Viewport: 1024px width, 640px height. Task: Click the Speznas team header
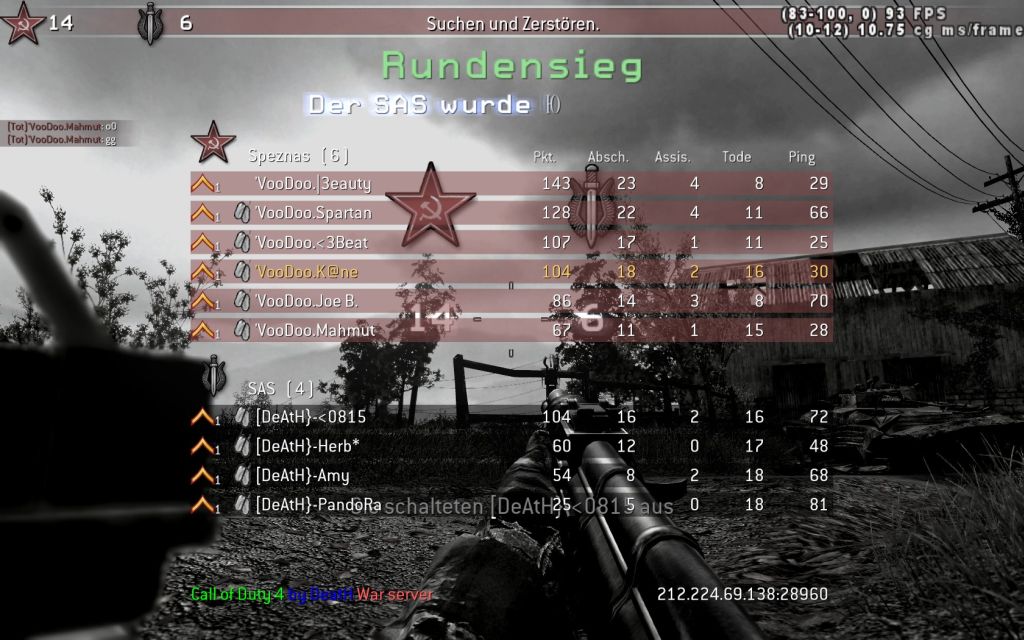point(299,156)
